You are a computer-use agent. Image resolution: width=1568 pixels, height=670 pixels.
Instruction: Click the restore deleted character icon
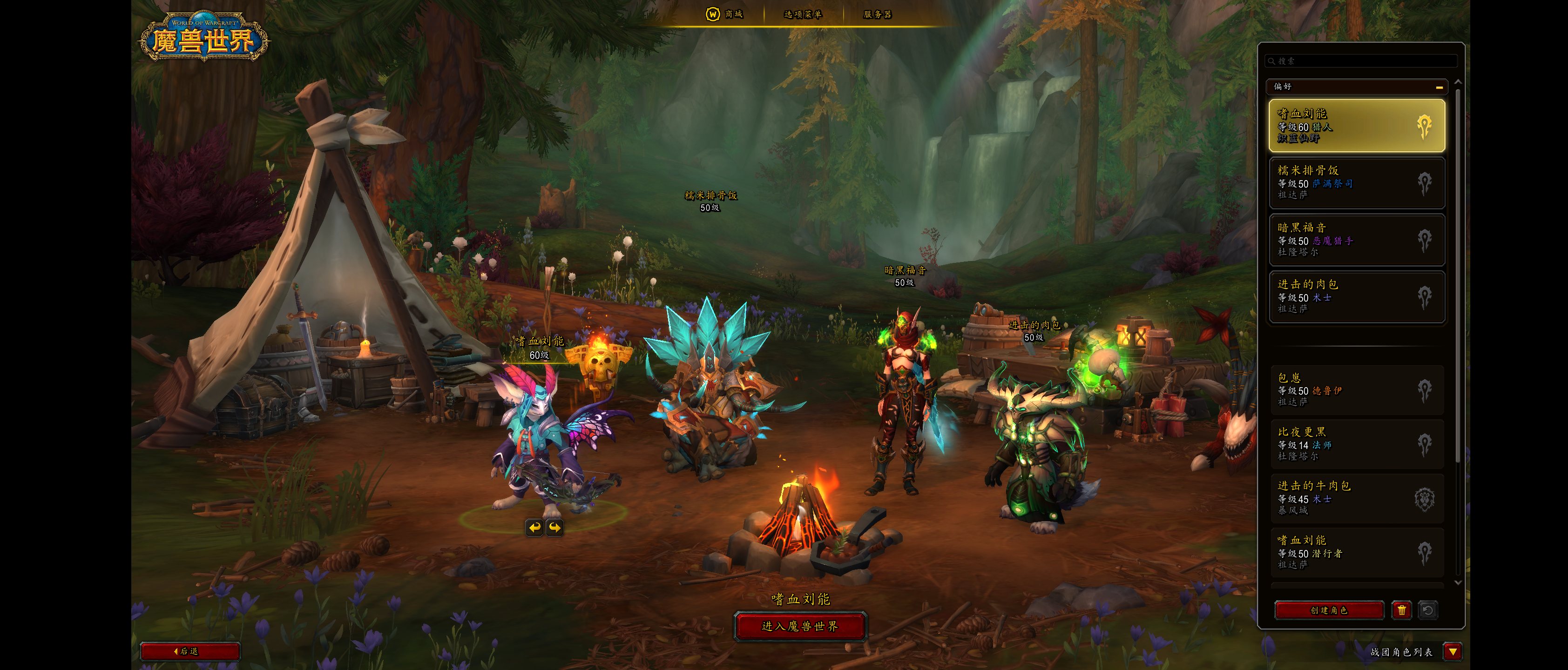coord(1427,610)
